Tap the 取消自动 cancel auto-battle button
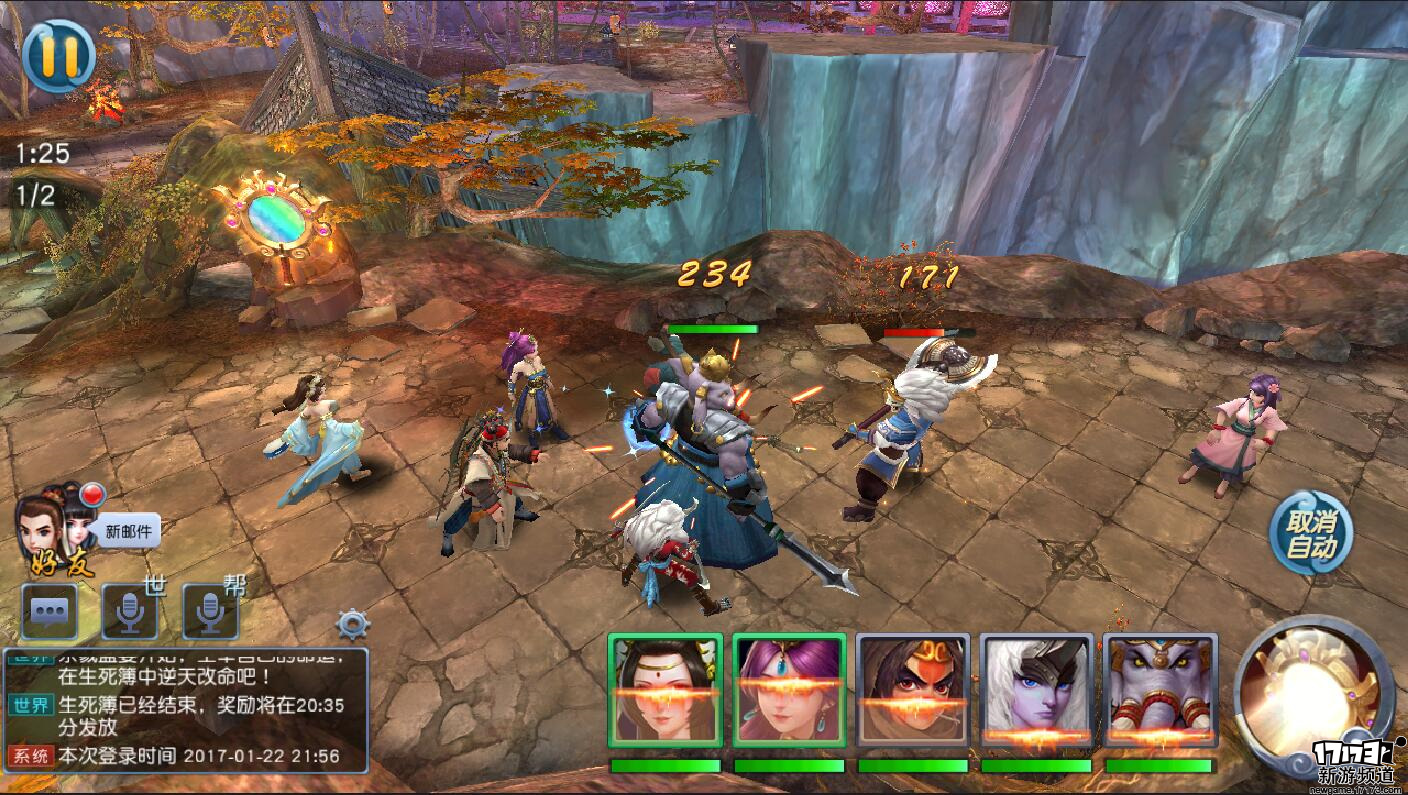Screen dimensions: 1408x795 coord(1311,533)
